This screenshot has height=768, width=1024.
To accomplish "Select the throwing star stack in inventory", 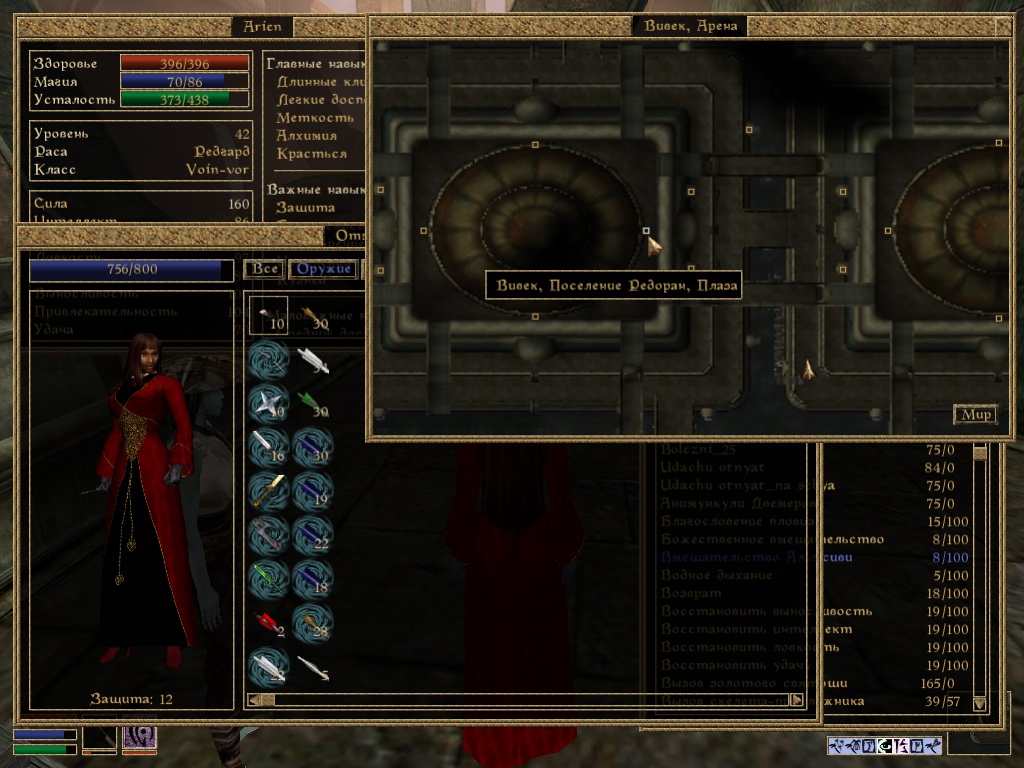I will point(269,402).
